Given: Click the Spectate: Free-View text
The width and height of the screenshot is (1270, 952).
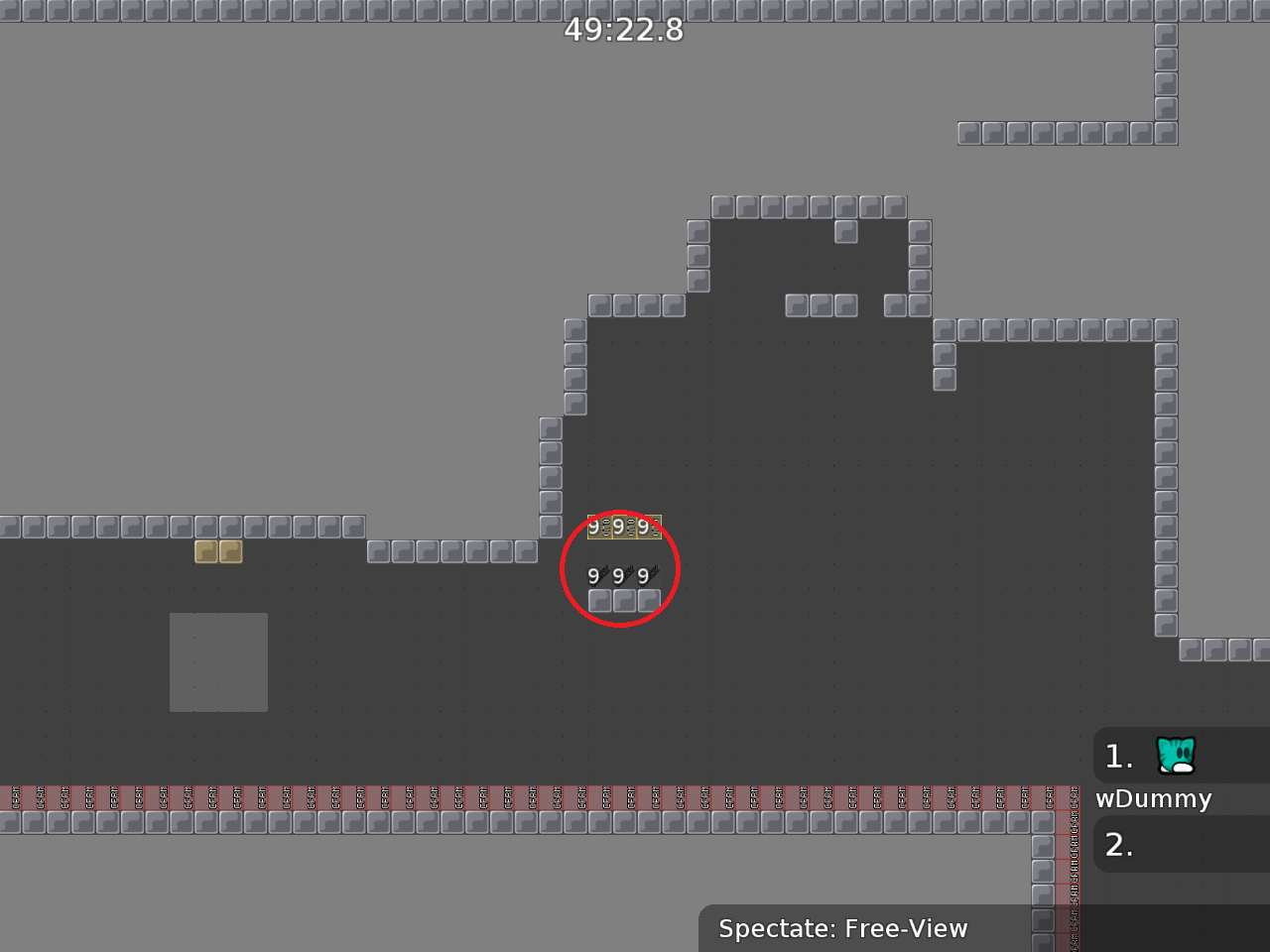Looking at the screenshot, I should pyautogui.click(x=842, y=929).
